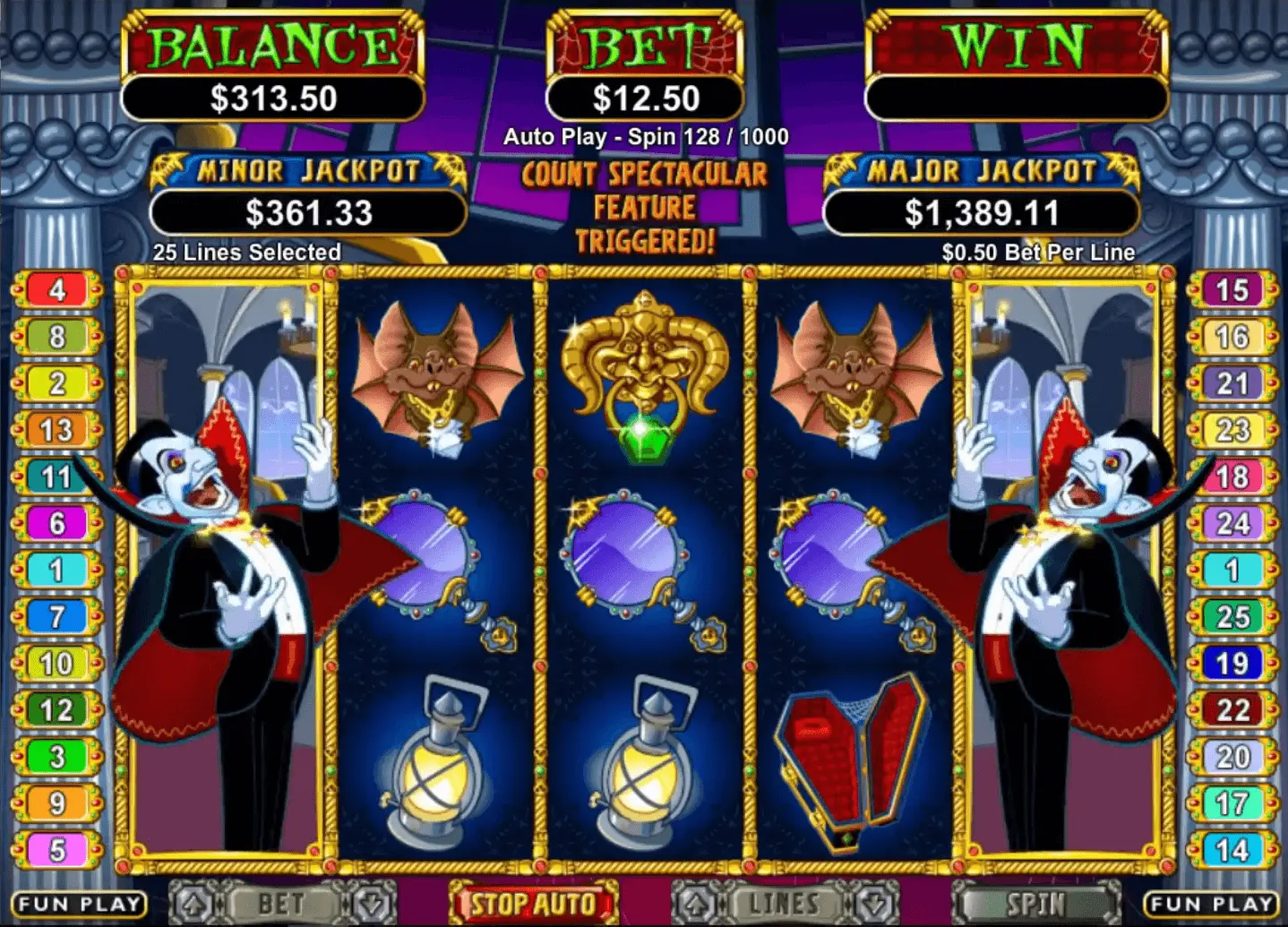This screenshot has height=927, width=1288.
Task: Select payline number 23
Action: click(1232, 430)
